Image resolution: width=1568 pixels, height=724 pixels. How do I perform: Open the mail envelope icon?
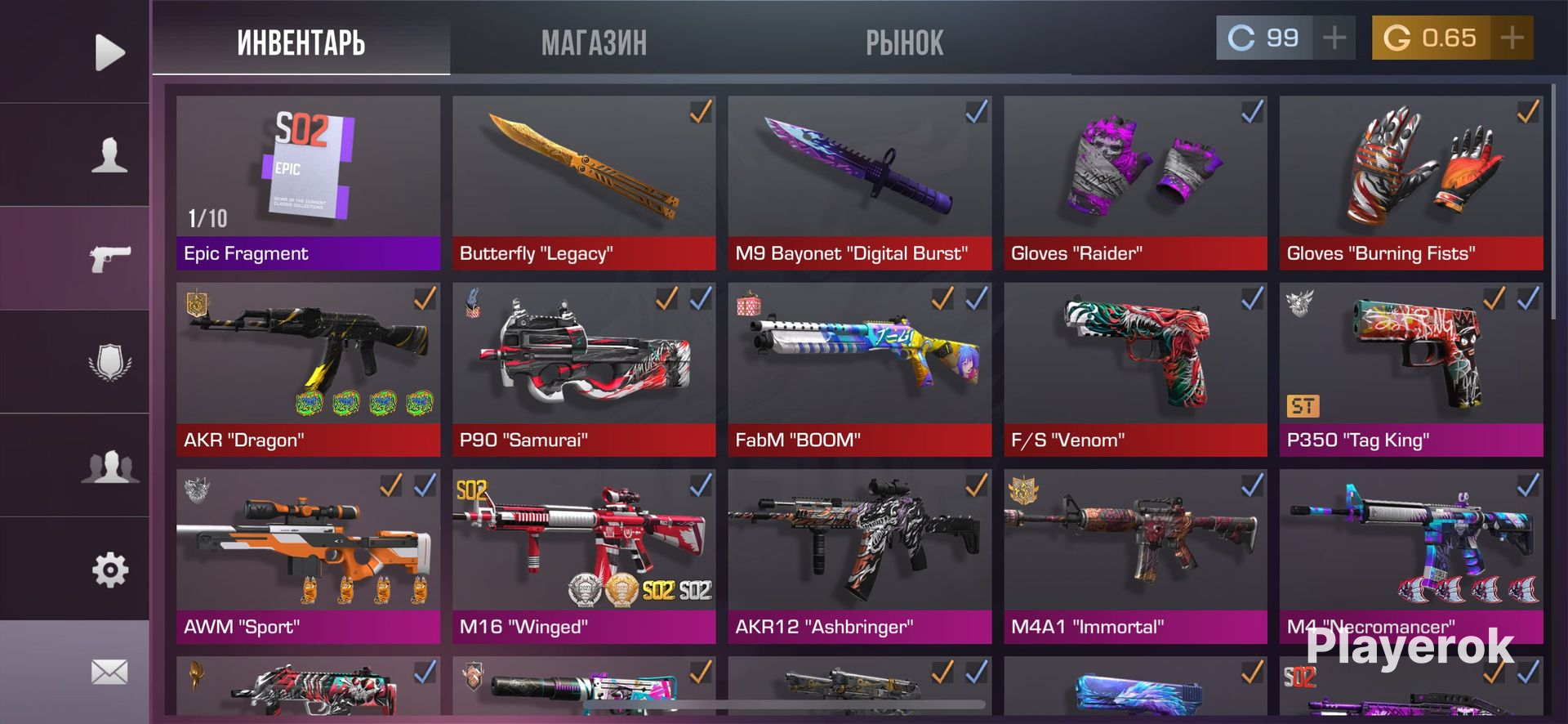tap(109, 672)
